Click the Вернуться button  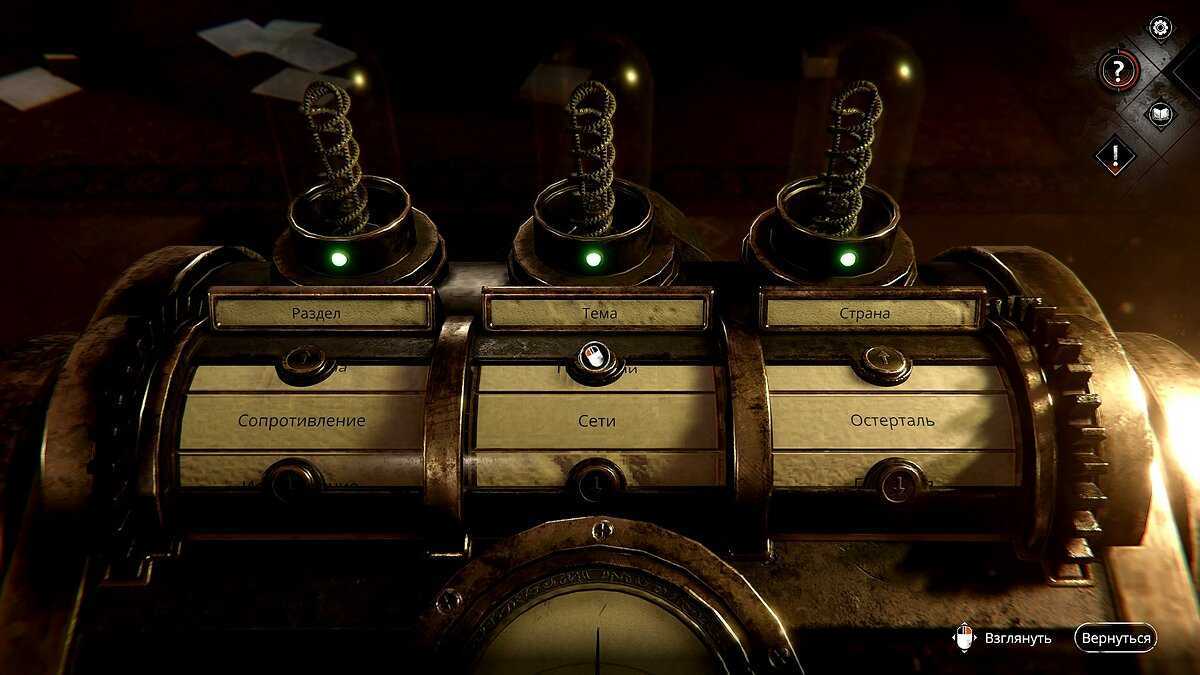tap(1115, 638)
